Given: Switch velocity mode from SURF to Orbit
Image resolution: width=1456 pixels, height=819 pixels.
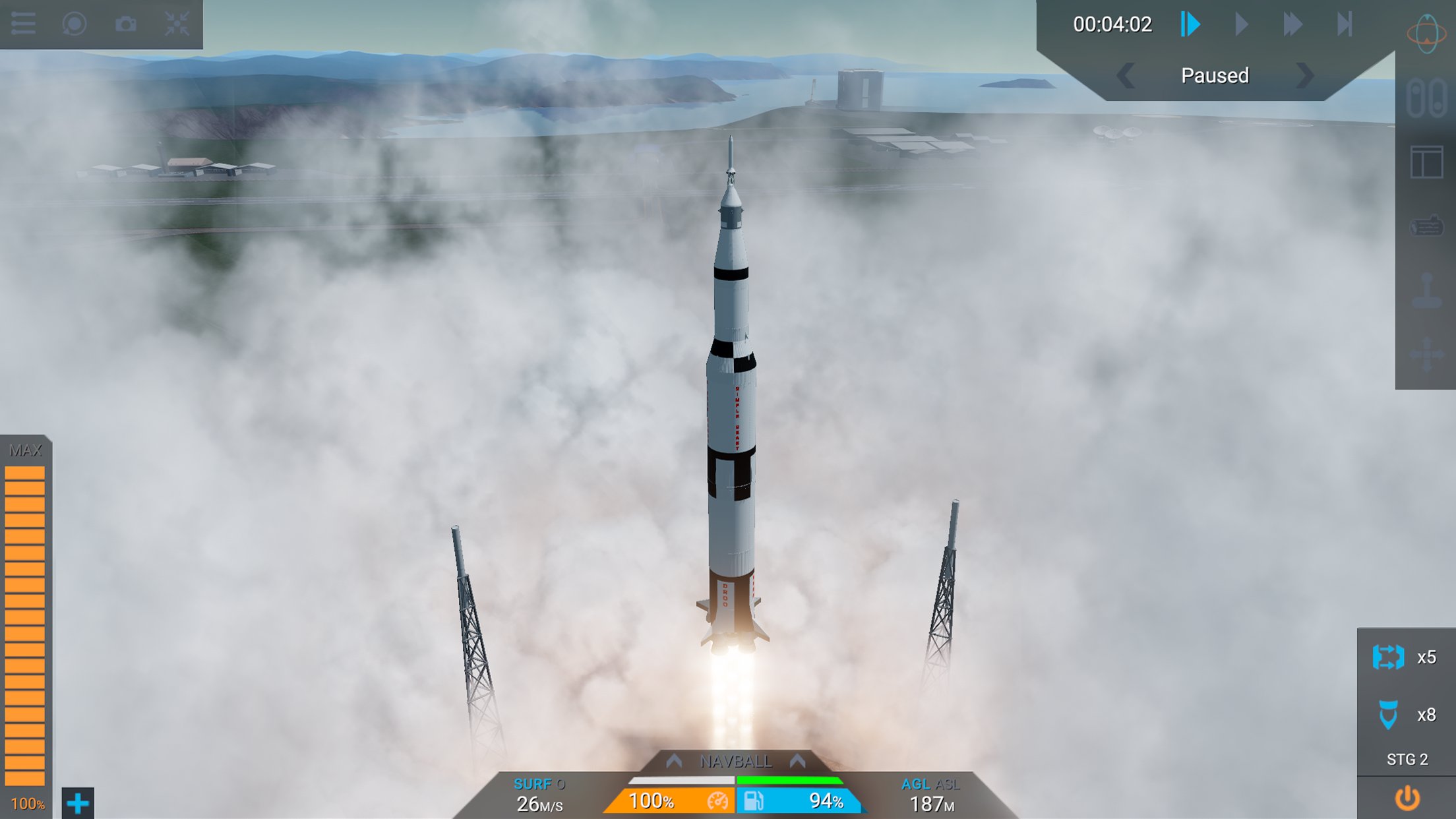Looking at the screenshot, I should pyautogui.click(x=561, y=783).
